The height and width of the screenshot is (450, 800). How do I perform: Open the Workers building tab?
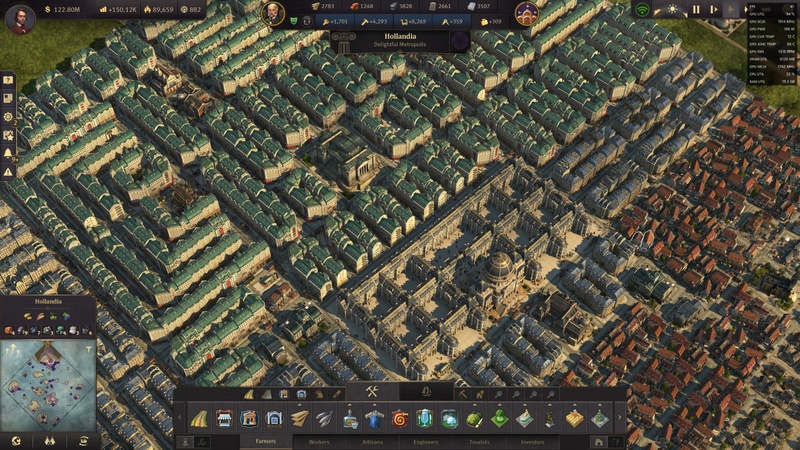pos(319,440)
